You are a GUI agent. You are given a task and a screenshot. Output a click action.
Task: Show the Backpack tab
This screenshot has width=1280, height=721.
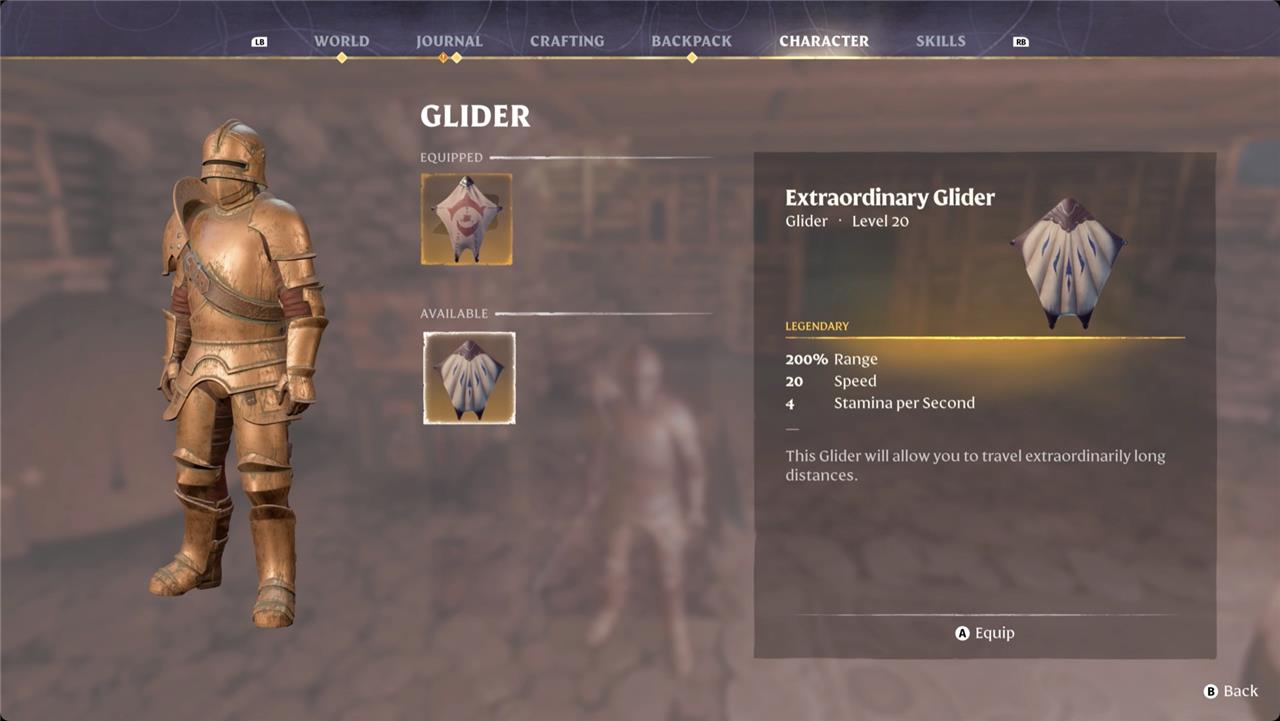691,41
